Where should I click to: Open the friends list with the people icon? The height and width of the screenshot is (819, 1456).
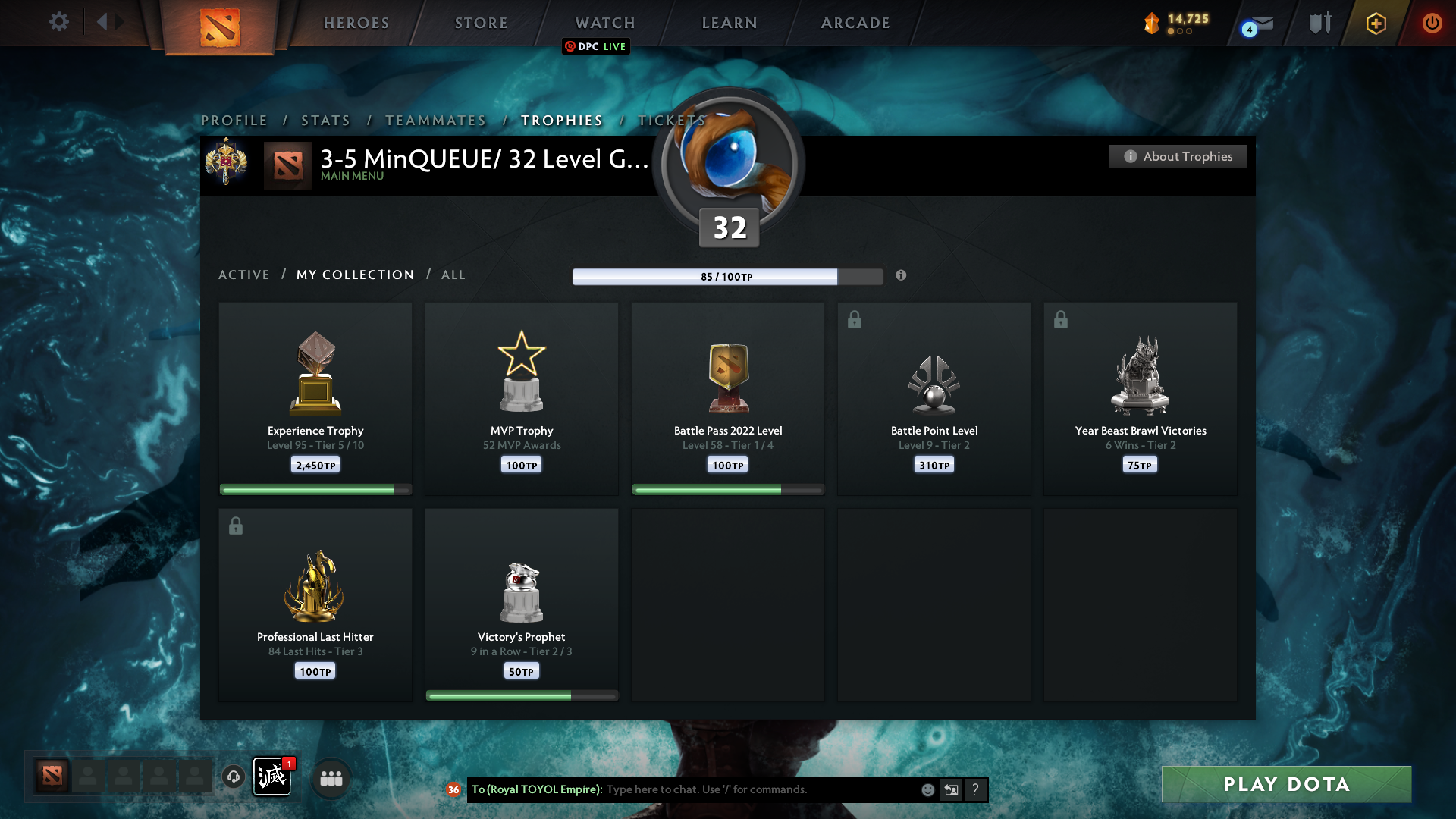coord(331,777)
